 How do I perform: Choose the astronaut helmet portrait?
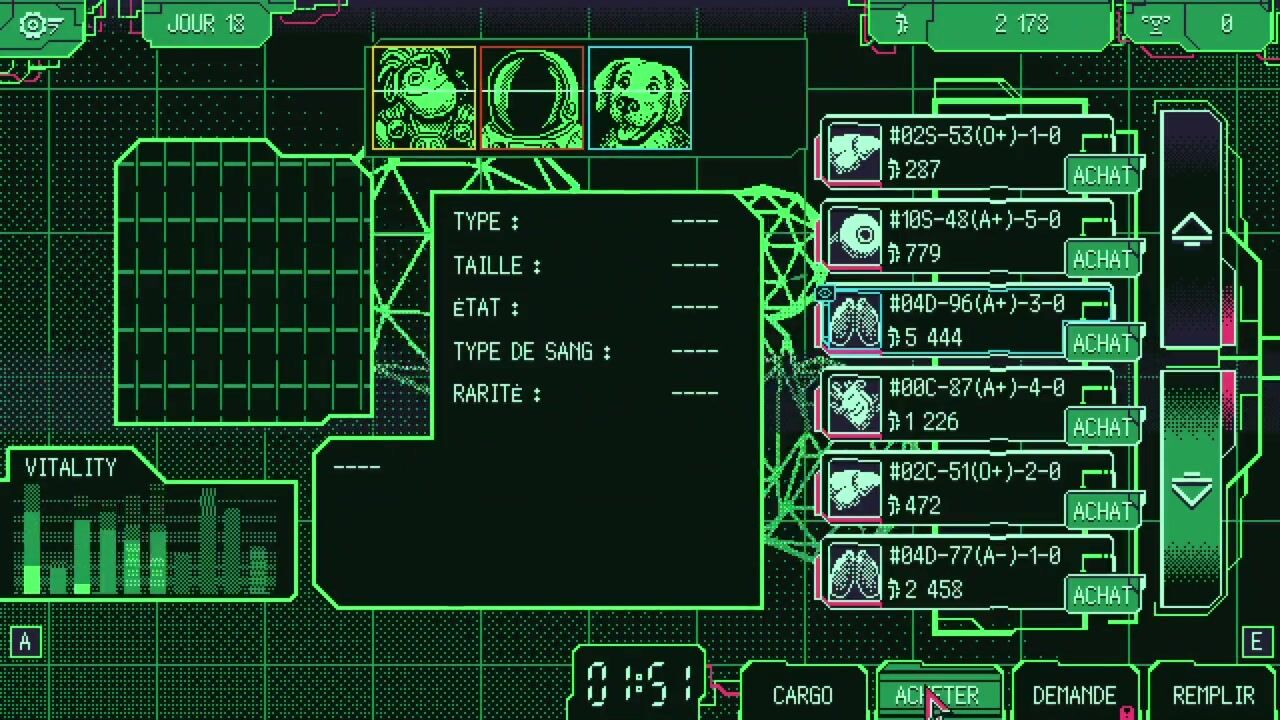(532, 99)
